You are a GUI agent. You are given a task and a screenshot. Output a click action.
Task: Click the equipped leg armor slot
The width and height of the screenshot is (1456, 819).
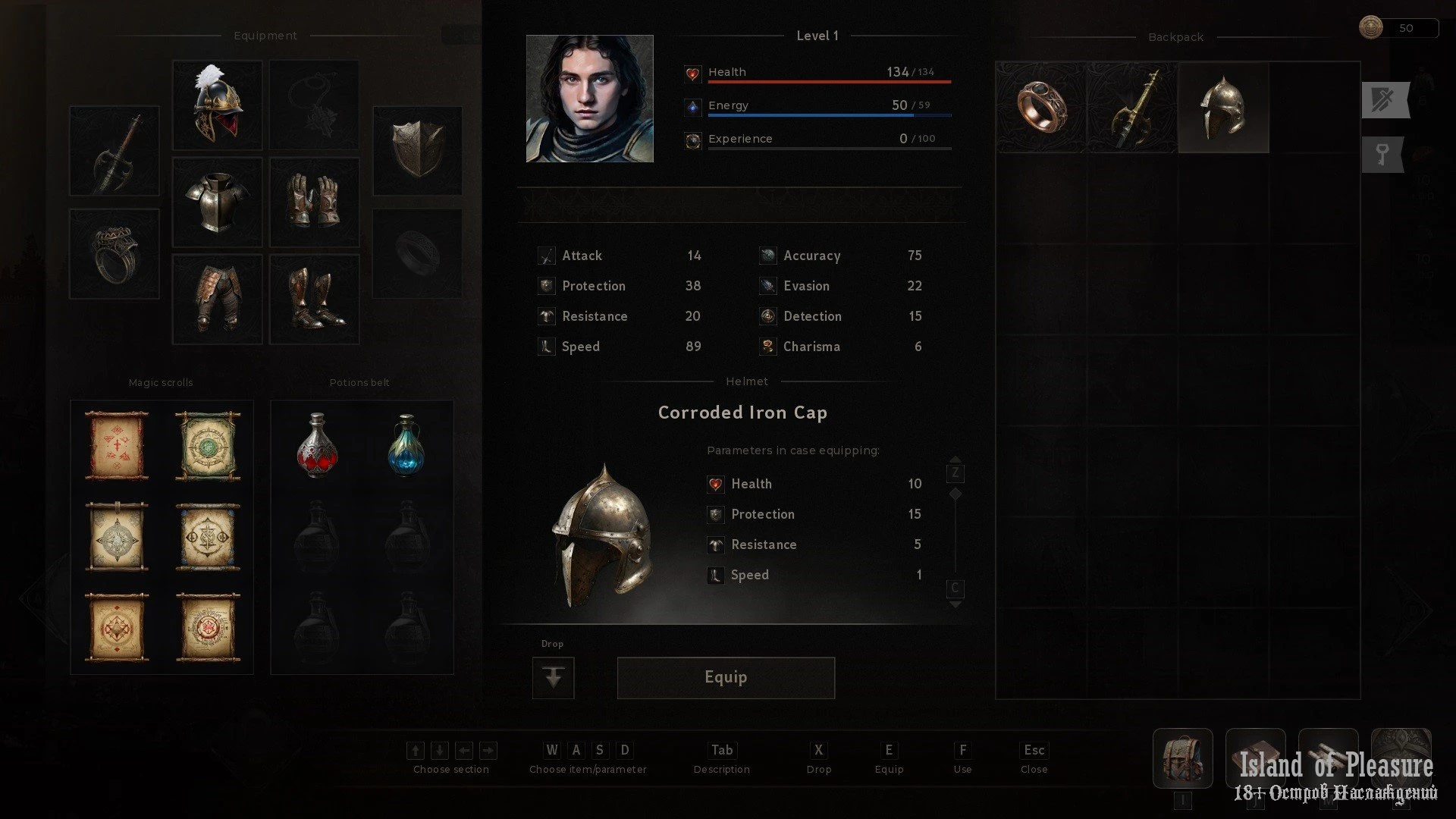pyautogui.click(x=218, y=299)
